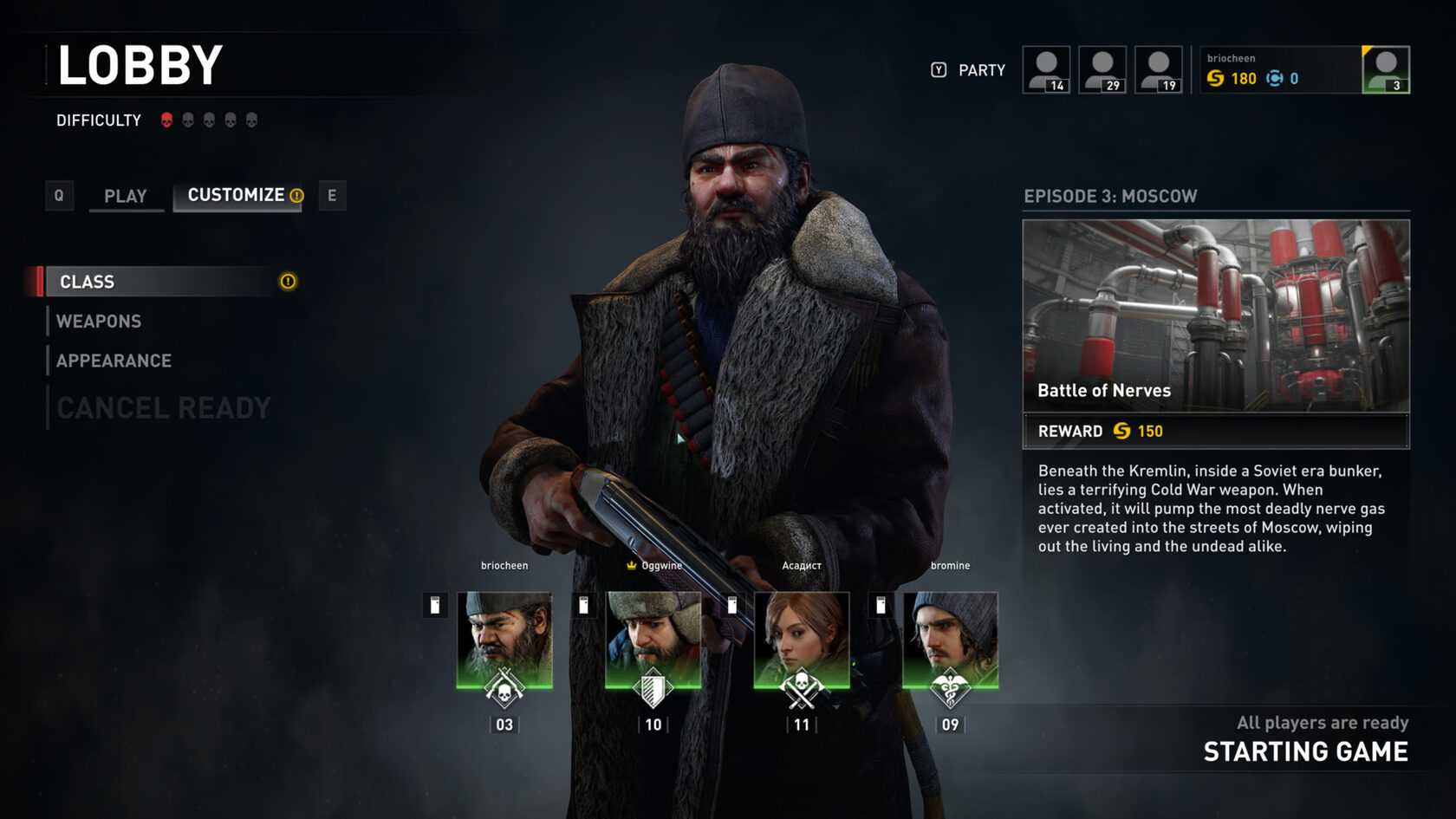Click the level 29 party member avatar
This screenshot has height=819, width=1456.
pyautogui.click(x=1102, y=69)
